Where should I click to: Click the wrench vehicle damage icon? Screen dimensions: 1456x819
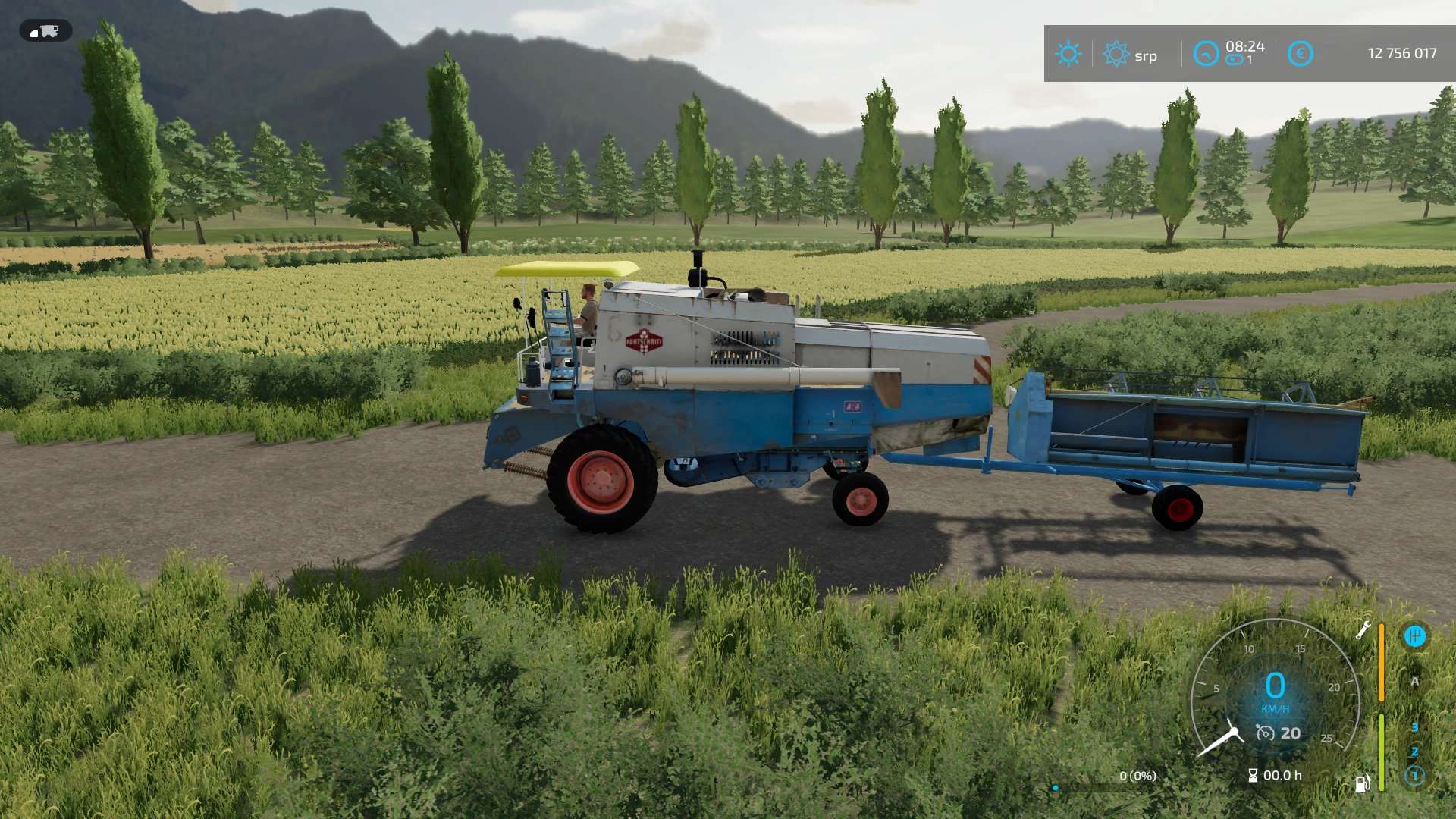tap(1363, 630)
